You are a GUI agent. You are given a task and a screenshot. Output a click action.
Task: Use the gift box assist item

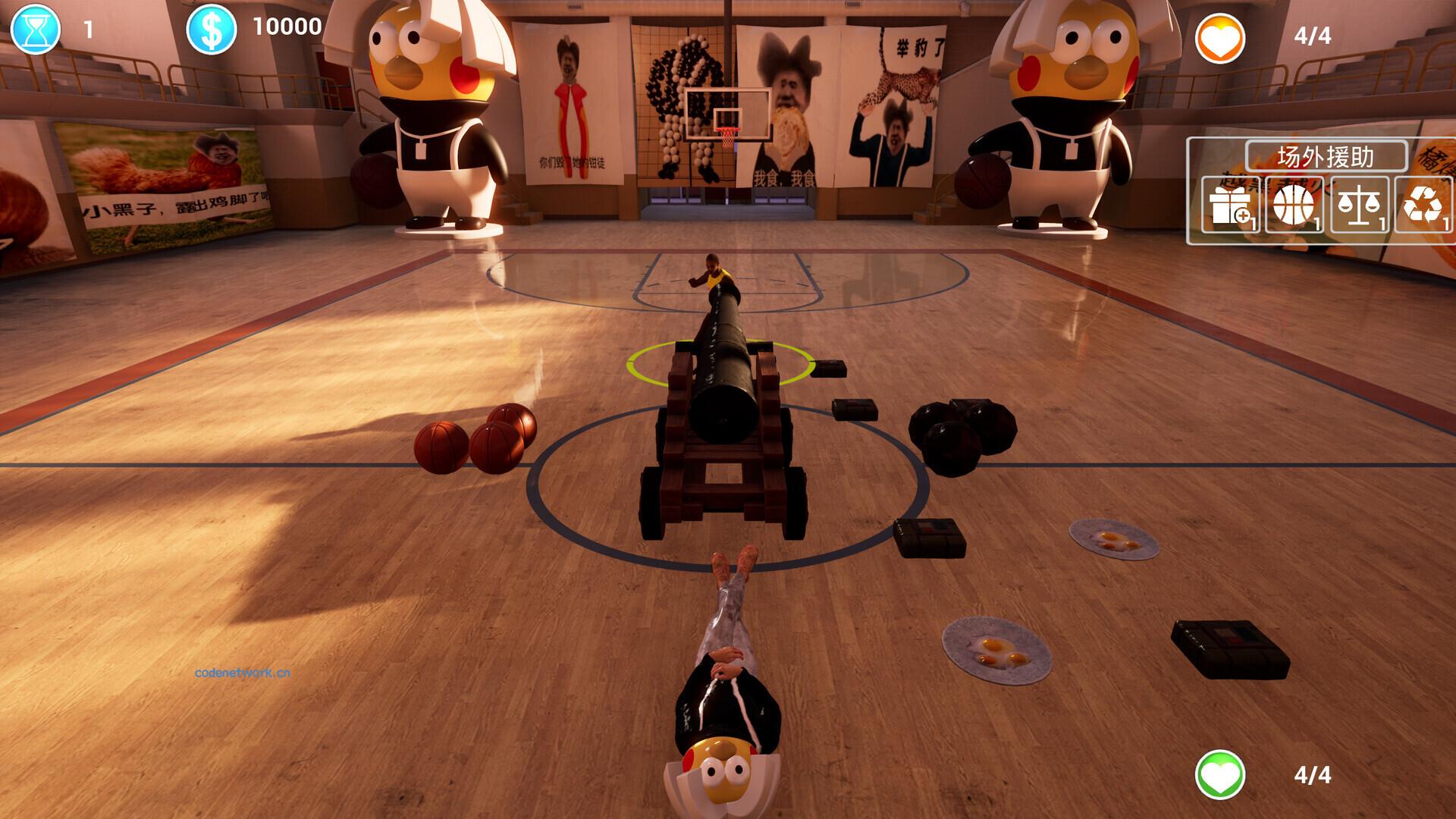click(x=1229, y=205)
